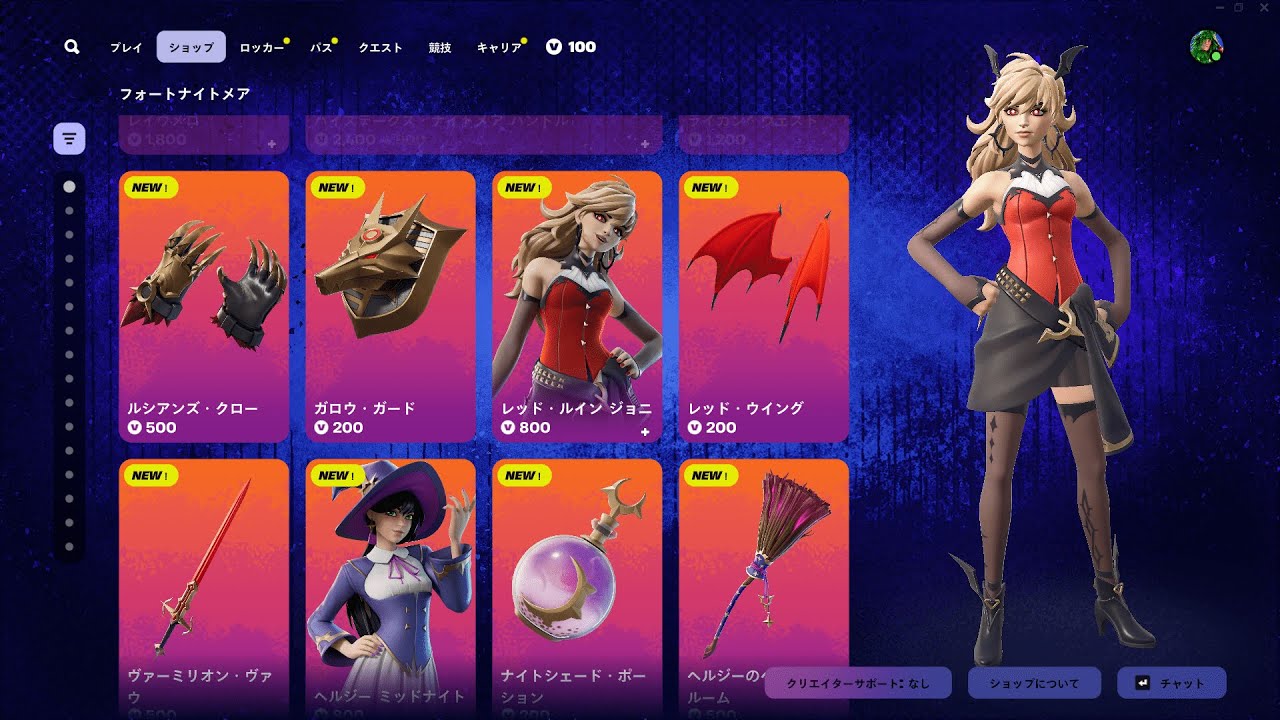This screenshot has height=720, width=1280.
Task: Toggle the shop filter list button
Action: click(69, 138)
